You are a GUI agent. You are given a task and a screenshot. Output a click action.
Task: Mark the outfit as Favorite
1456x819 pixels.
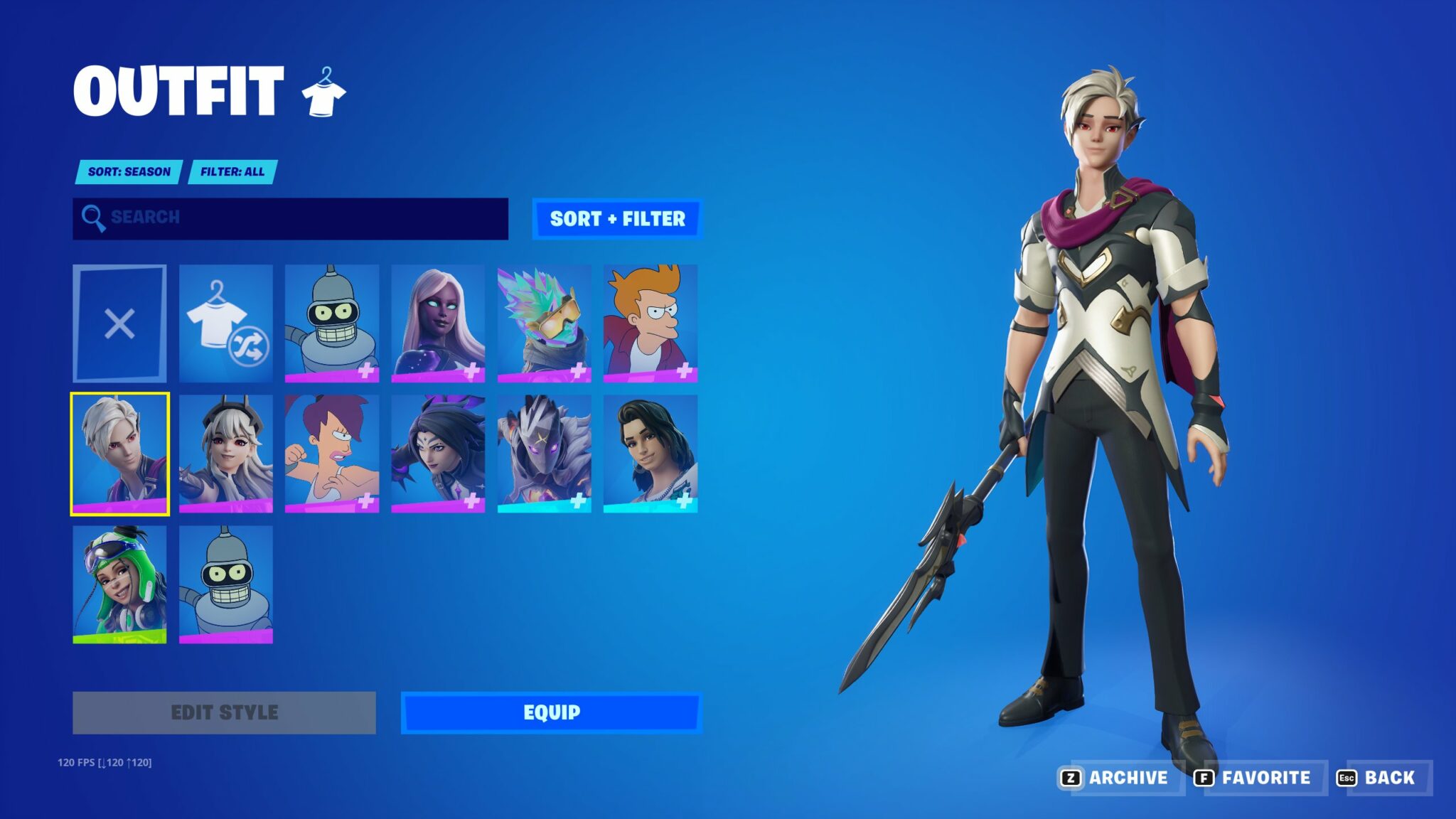click(1254, 778)
